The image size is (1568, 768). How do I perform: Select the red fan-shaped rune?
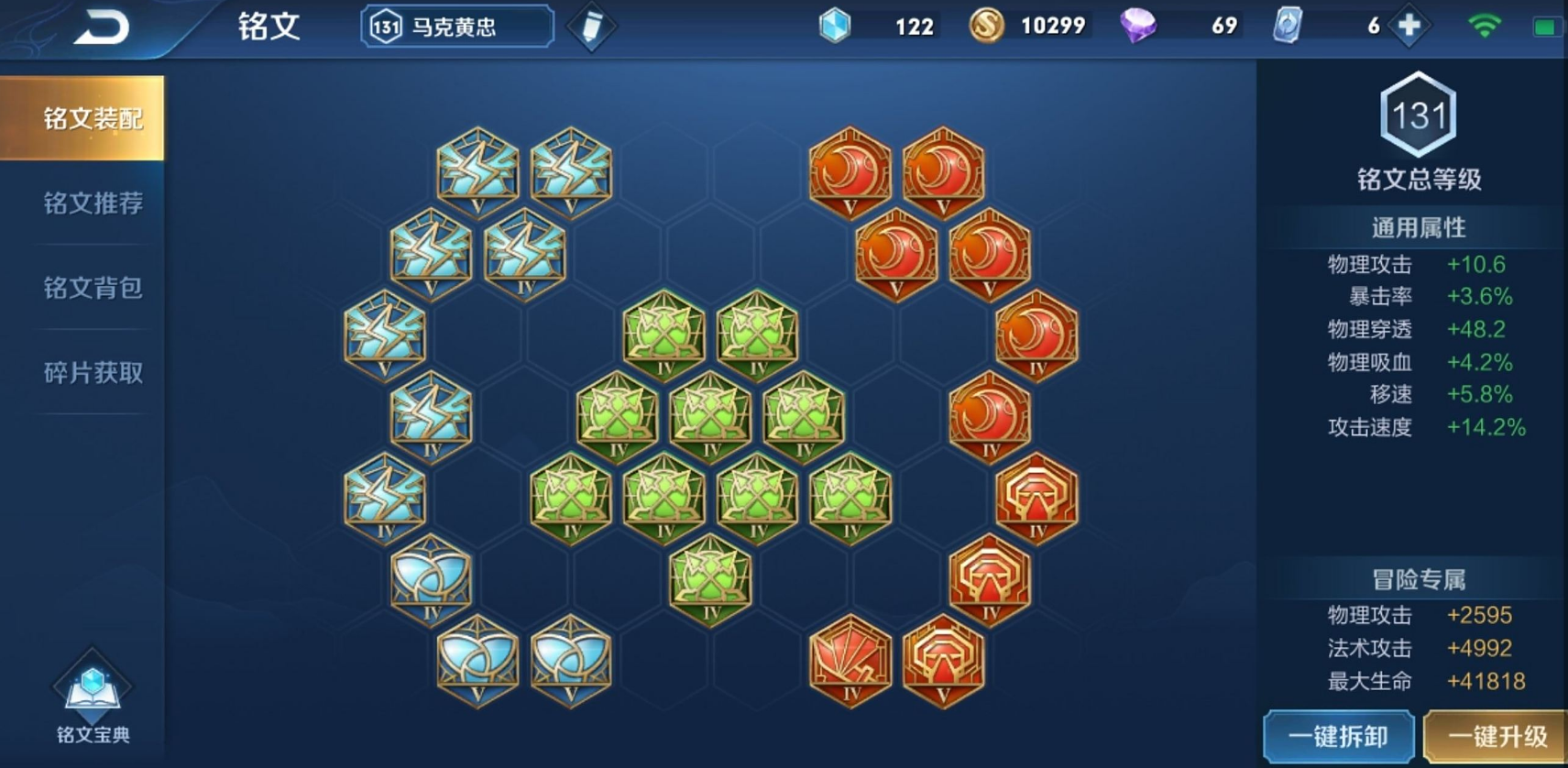[850, 659]
